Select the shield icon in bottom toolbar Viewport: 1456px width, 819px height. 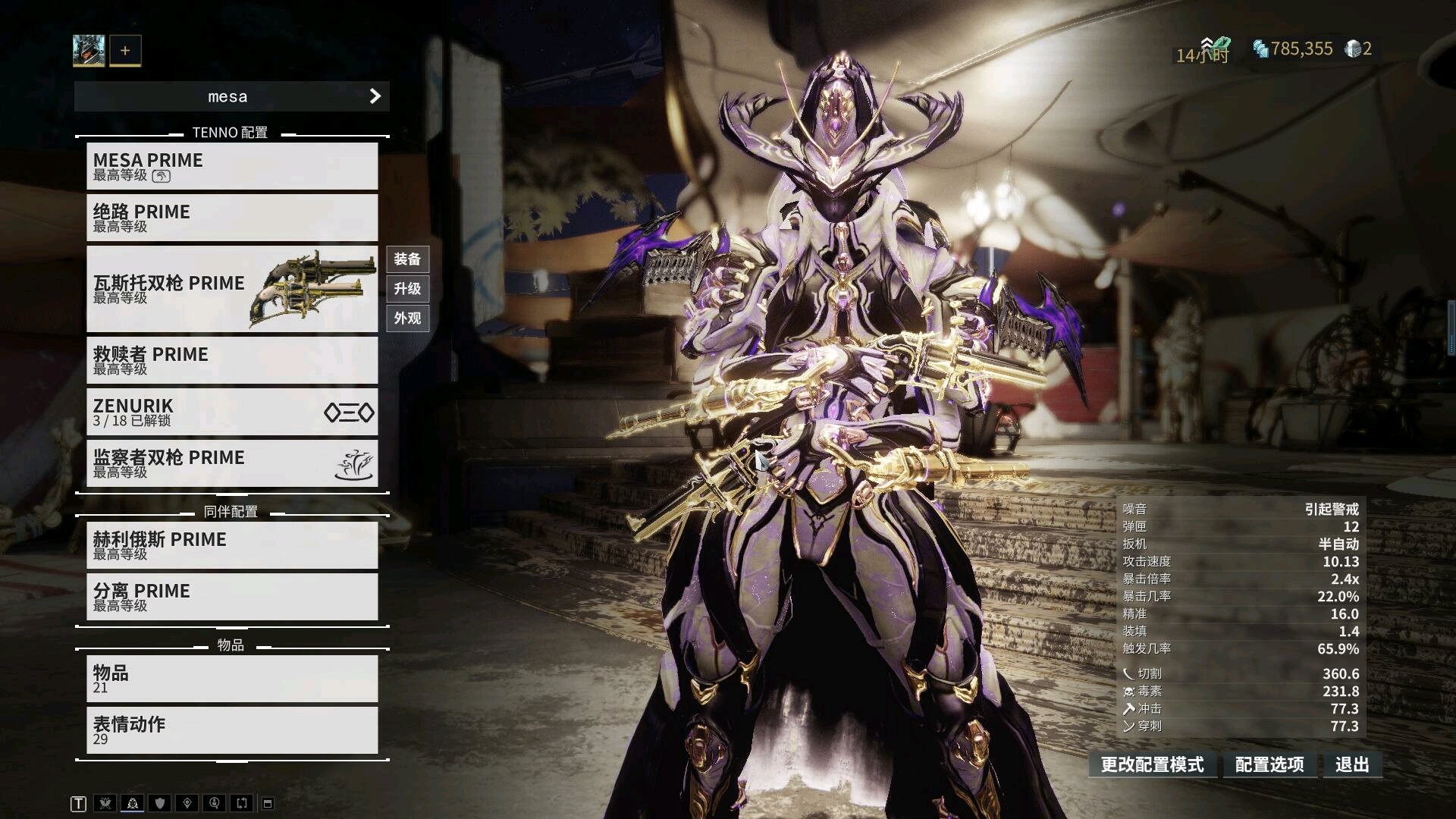click(x=159, y=804)
